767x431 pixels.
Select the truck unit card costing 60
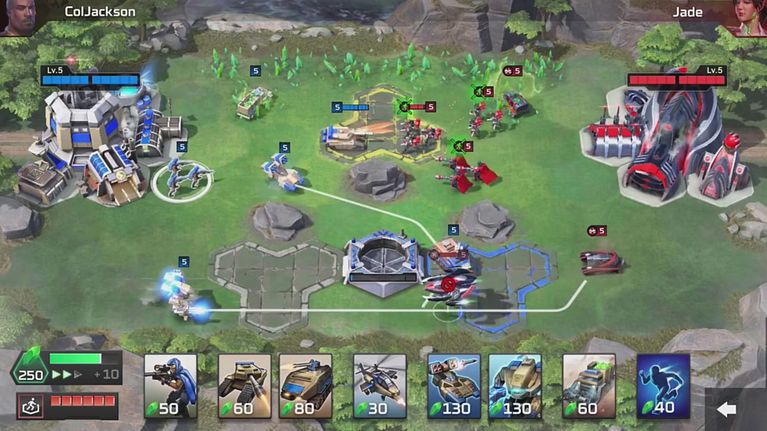coord(589,385)
